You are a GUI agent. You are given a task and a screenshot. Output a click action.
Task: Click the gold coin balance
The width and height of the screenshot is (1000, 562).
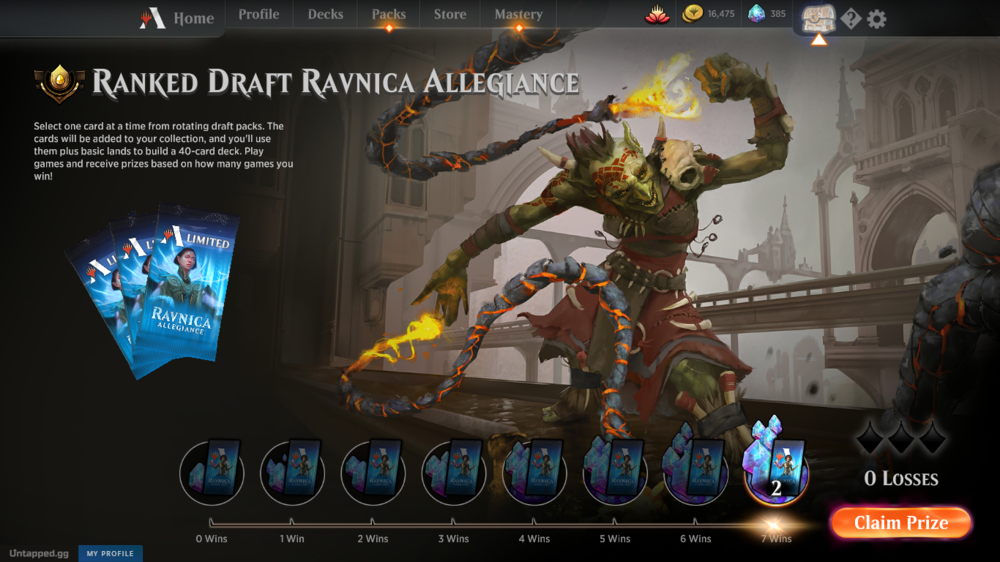pyautogui.click(x=708, y=15)
